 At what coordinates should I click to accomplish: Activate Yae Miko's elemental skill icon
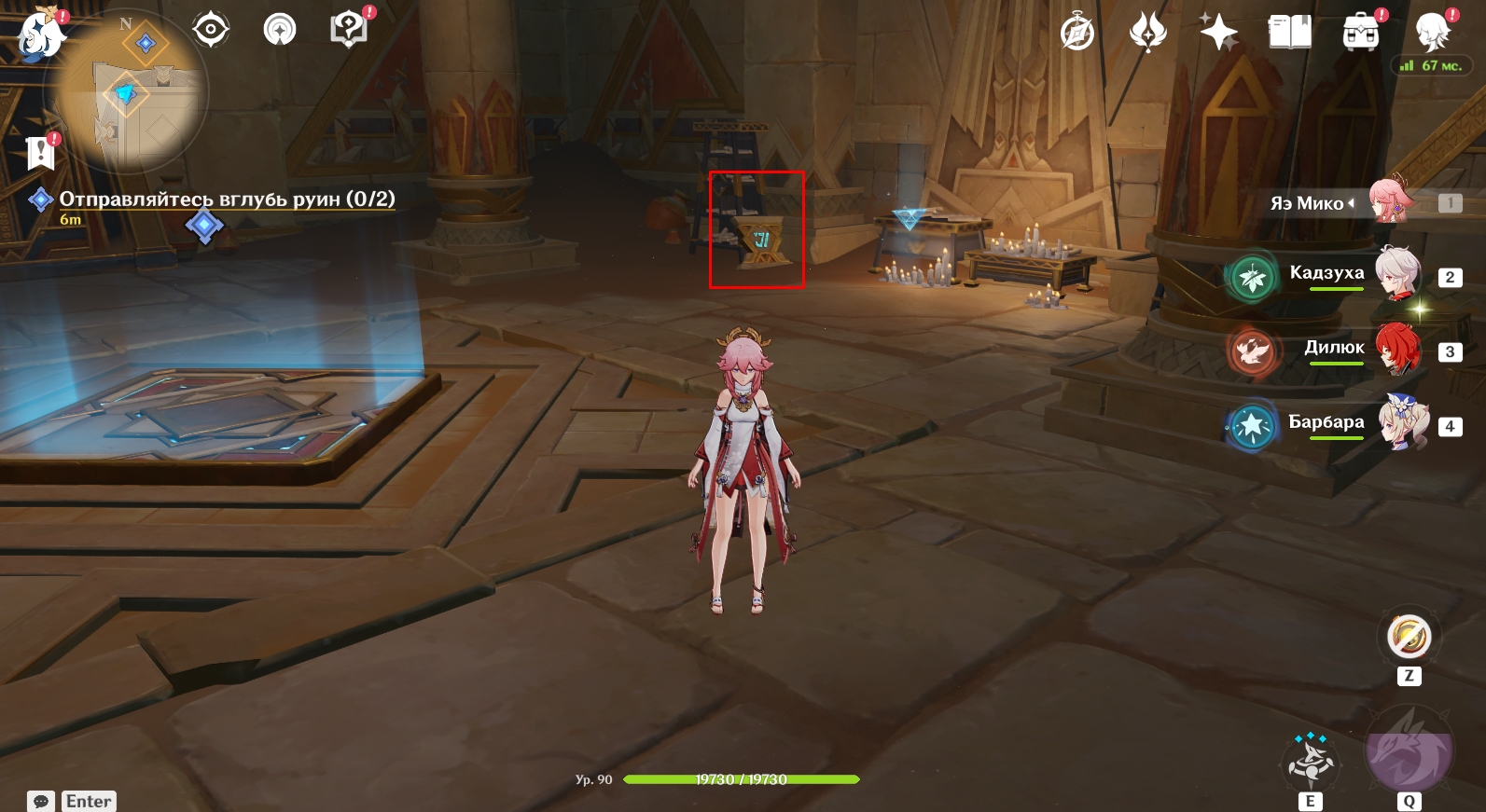(x=1311, y=762)
